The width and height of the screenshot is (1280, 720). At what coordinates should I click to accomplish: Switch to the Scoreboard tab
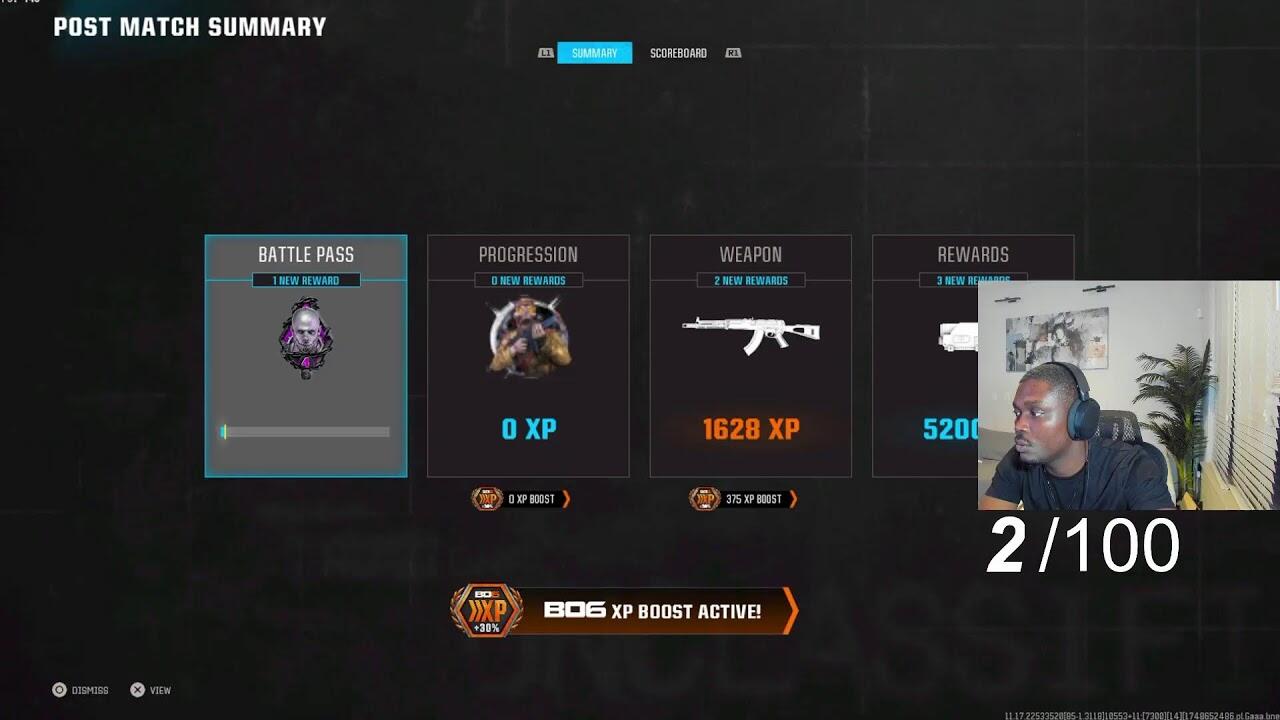coord(678,53)
